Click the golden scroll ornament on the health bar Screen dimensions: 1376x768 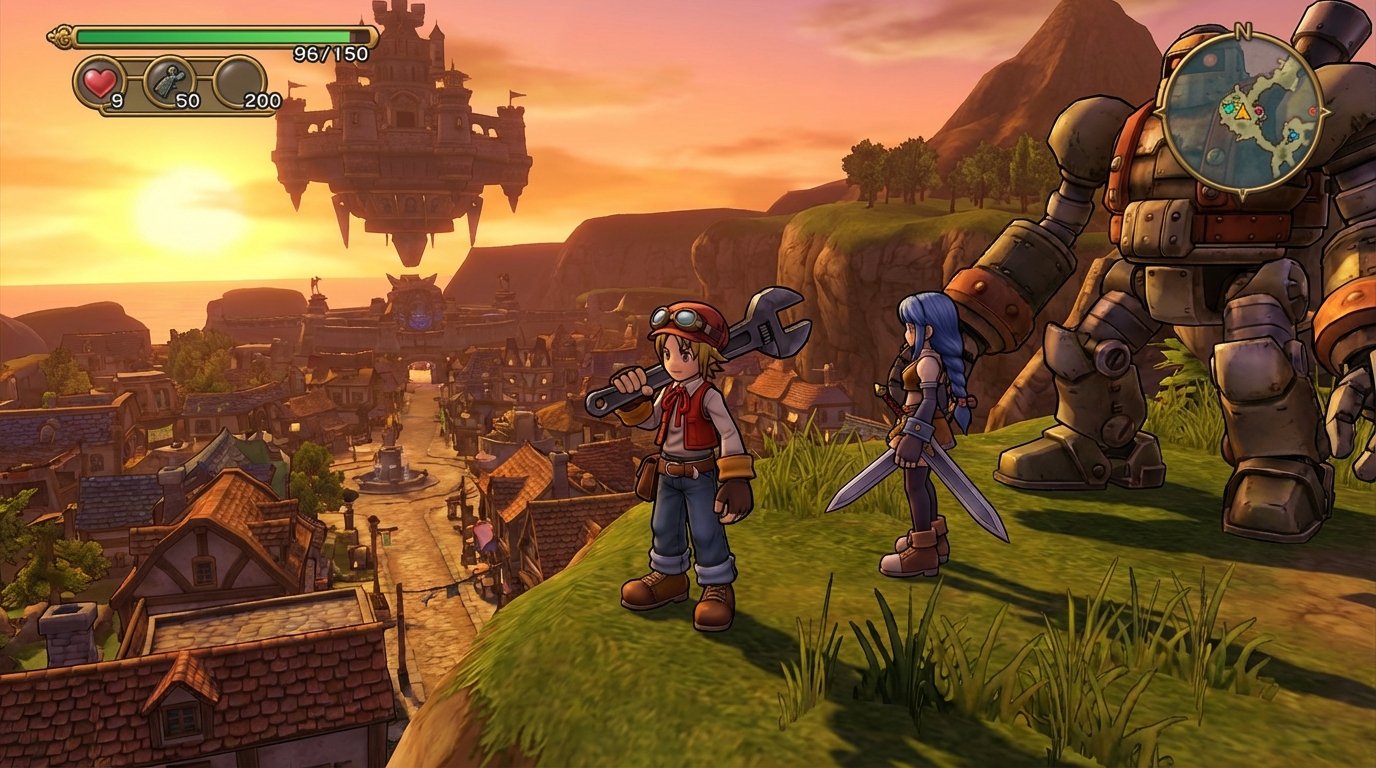60,38
